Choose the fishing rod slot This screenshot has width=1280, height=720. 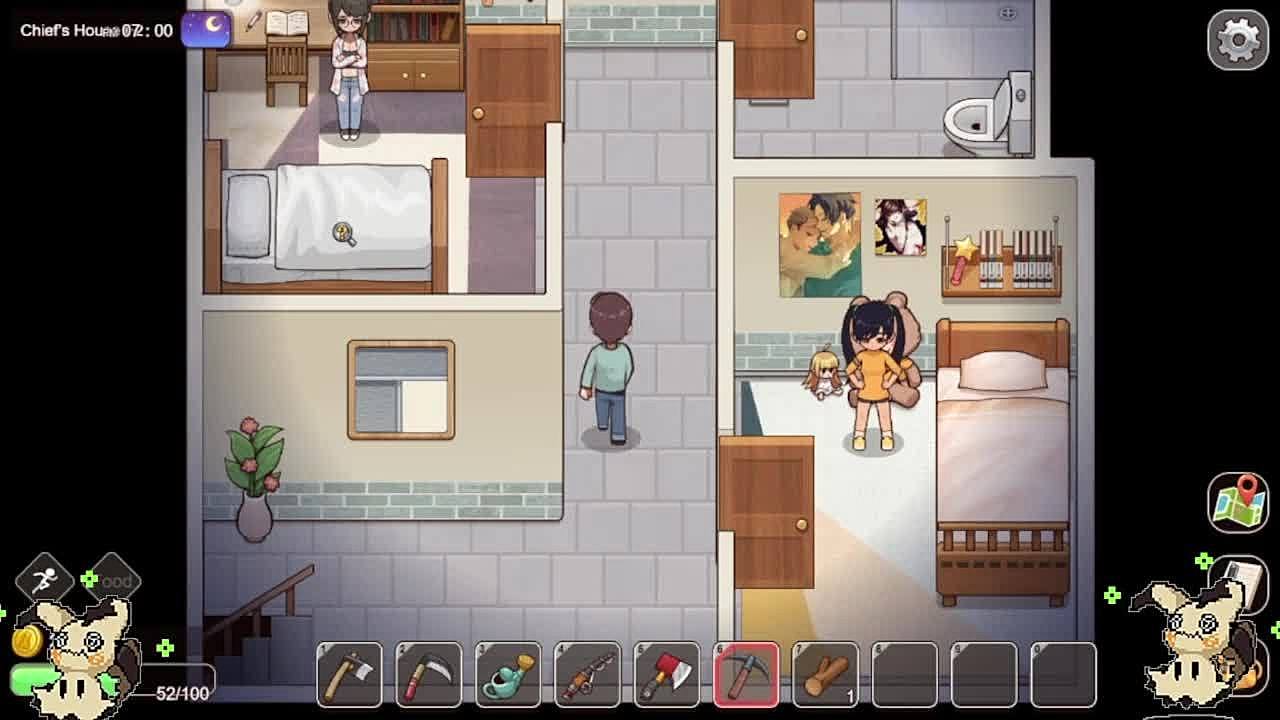[x=587, y=674]
